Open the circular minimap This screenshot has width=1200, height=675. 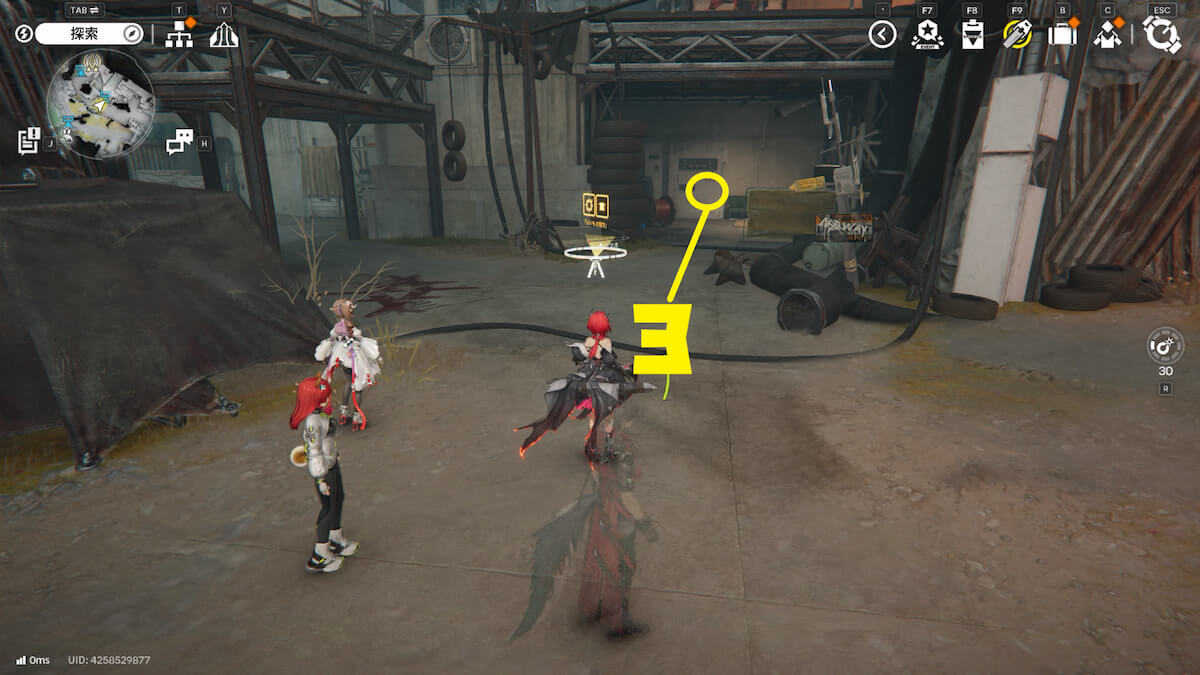coord(100,104)
